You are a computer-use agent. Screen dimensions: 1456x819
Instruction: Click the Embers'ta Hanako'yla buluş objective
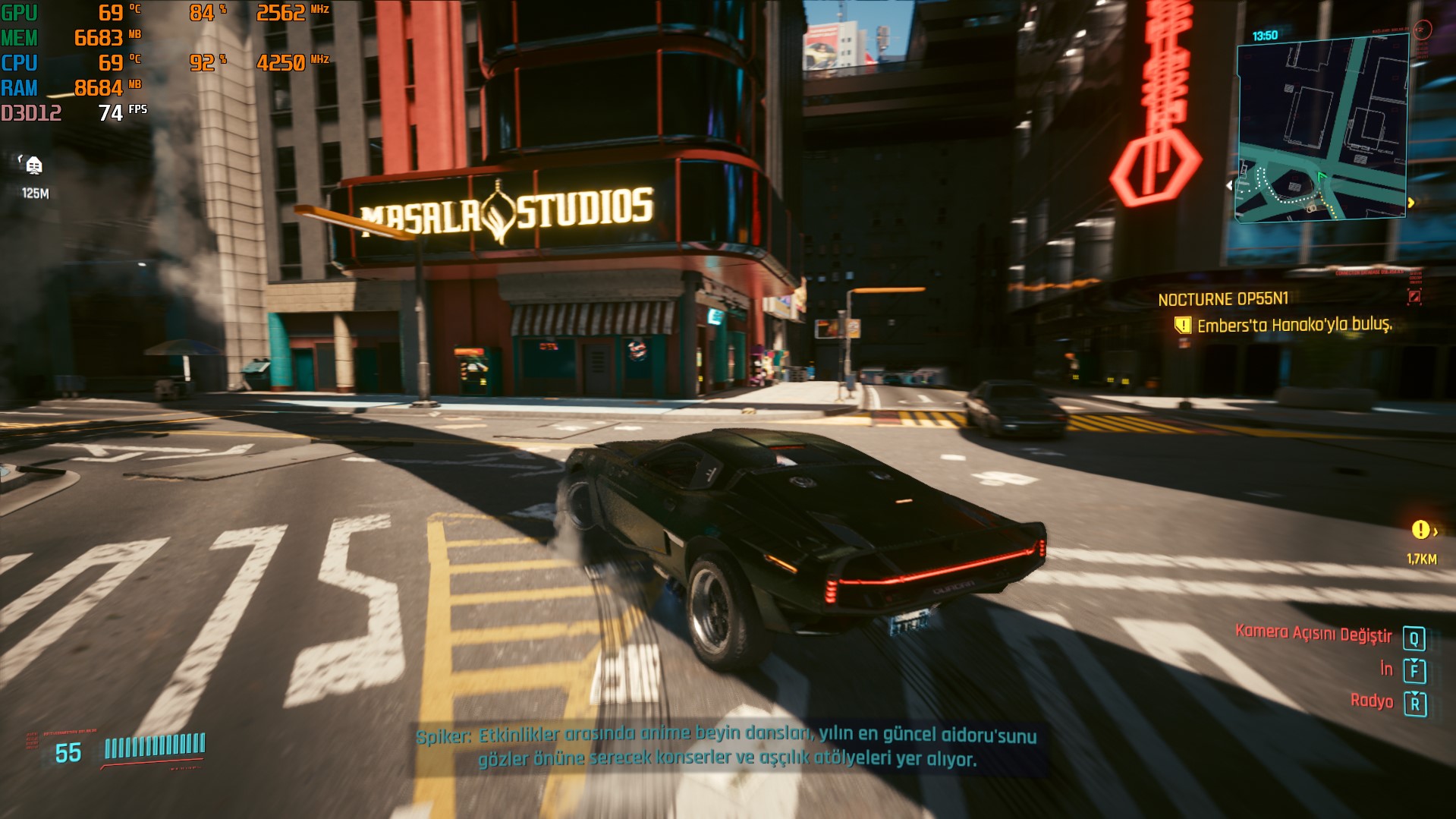[x=1294, y=326]
